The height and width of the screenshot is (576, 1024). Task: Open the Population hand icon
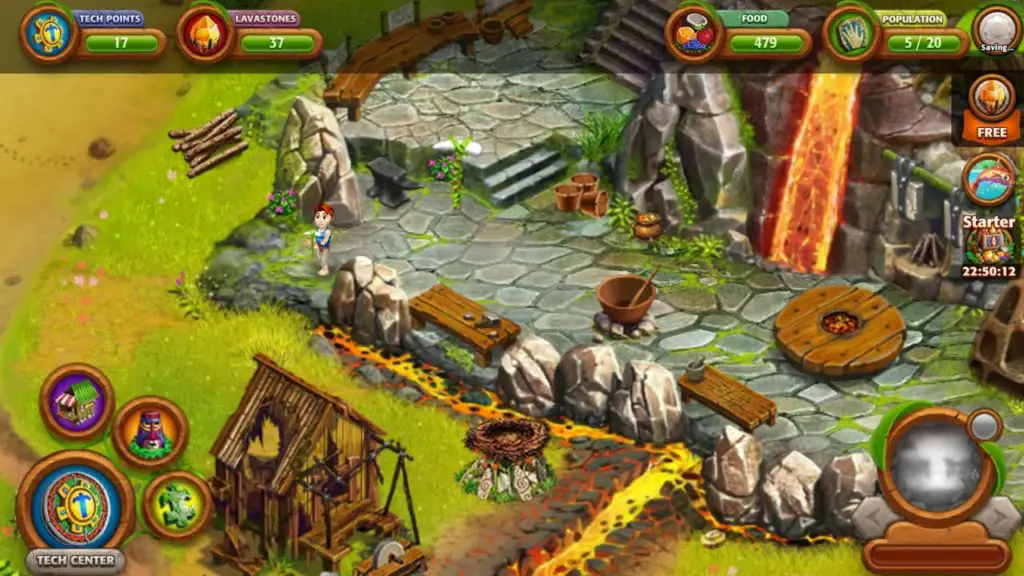click(851, 34)
